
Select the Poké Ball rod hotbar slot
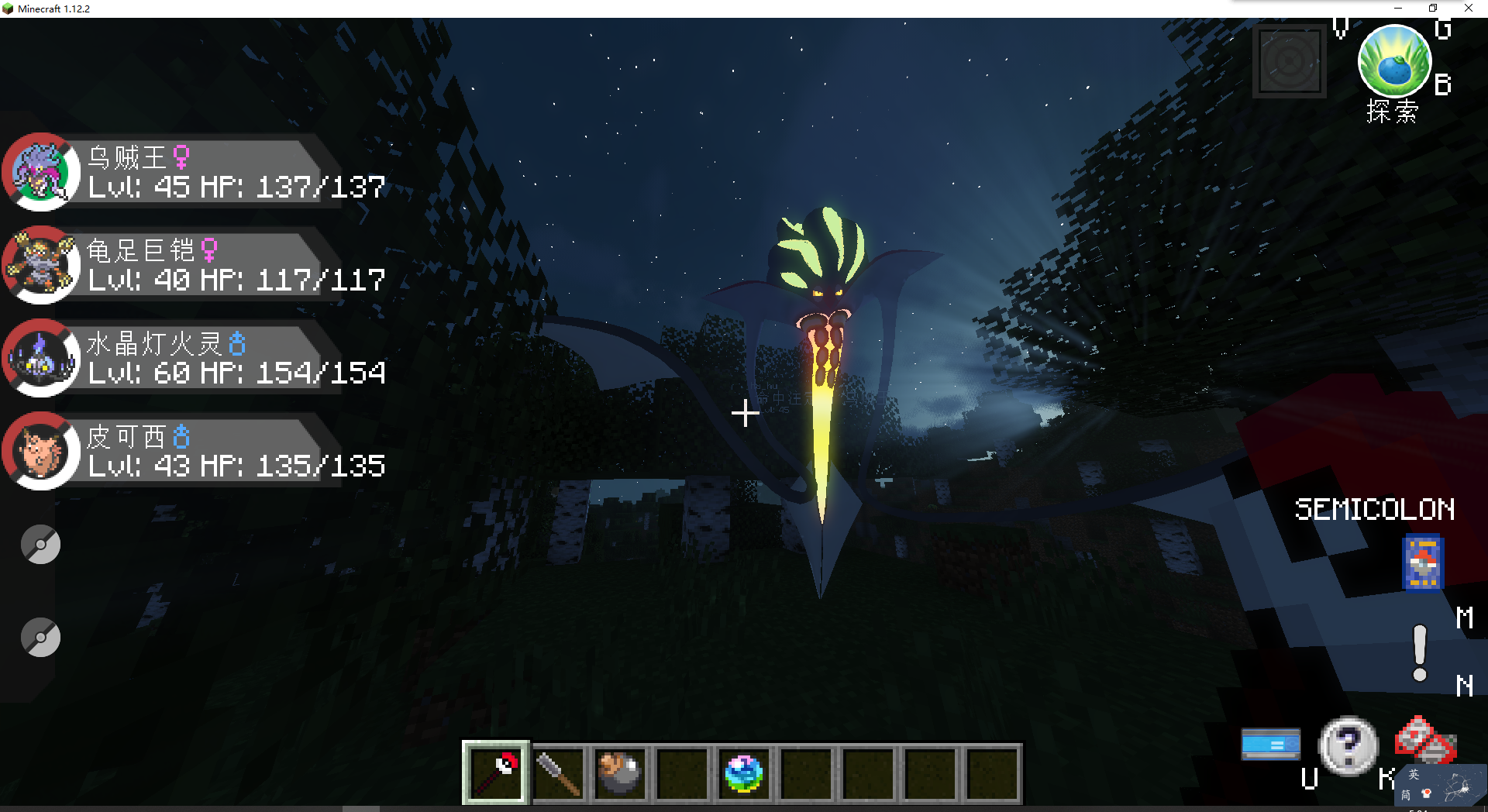click(496, 772)
